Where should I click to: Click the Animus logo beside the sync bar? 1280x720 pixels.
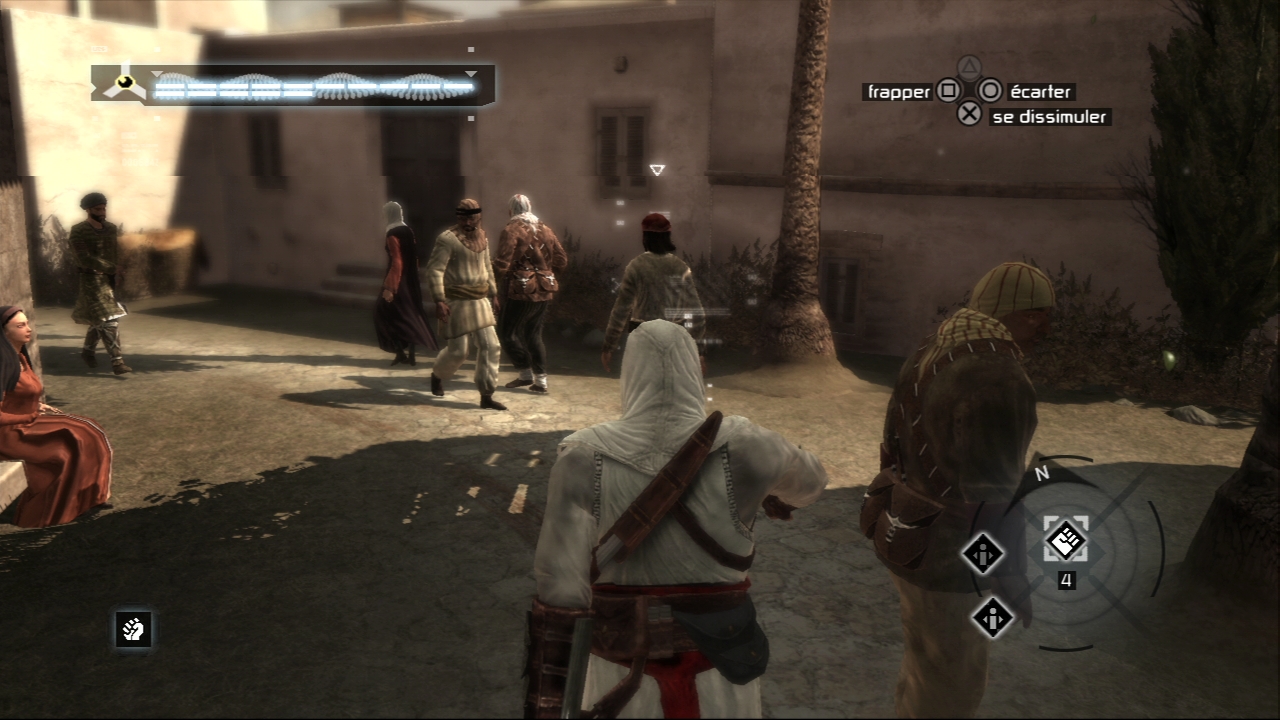(x=125, y=84)
